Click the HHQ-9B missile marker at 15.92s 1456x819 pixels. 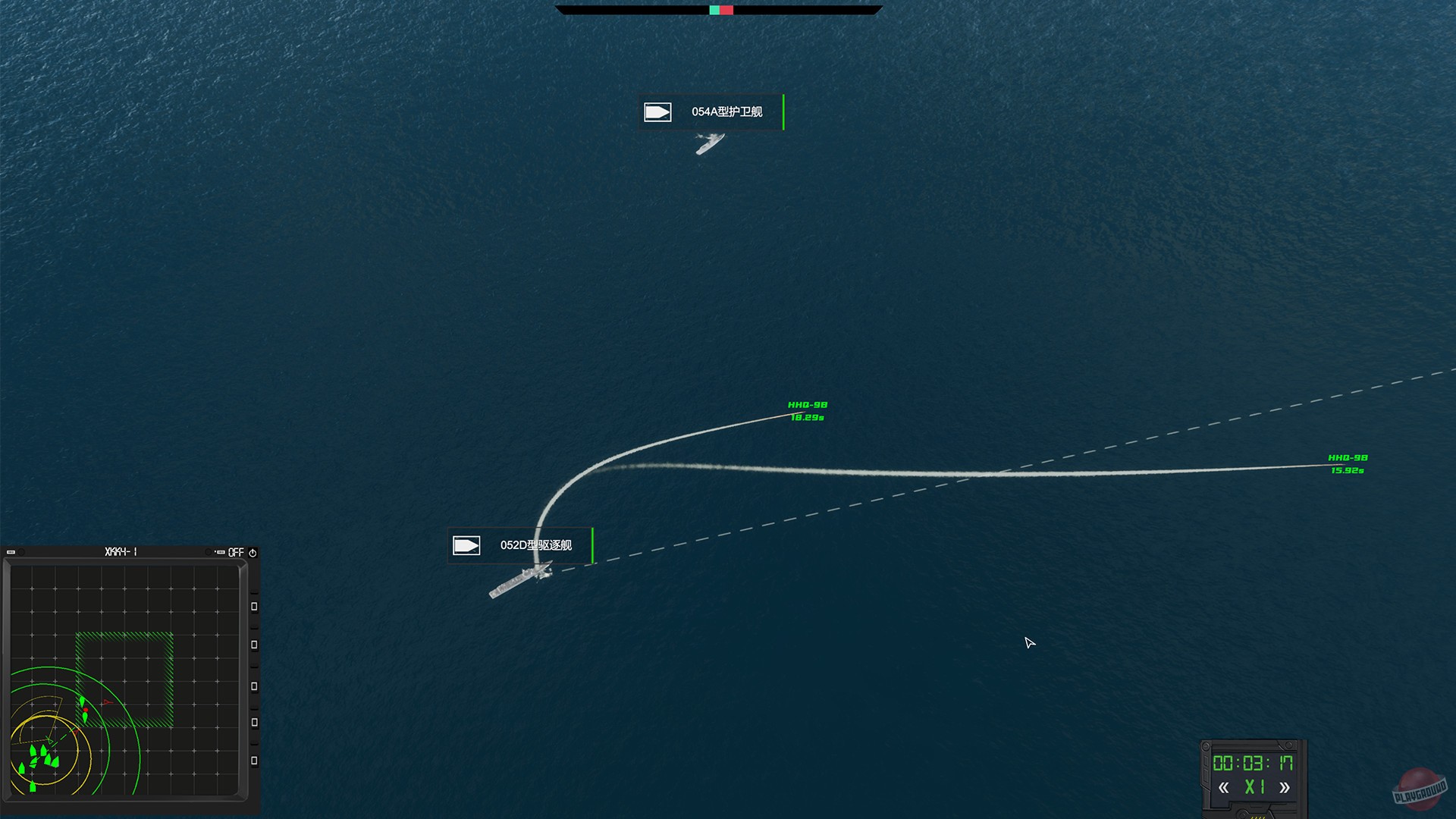(1348, 463)
